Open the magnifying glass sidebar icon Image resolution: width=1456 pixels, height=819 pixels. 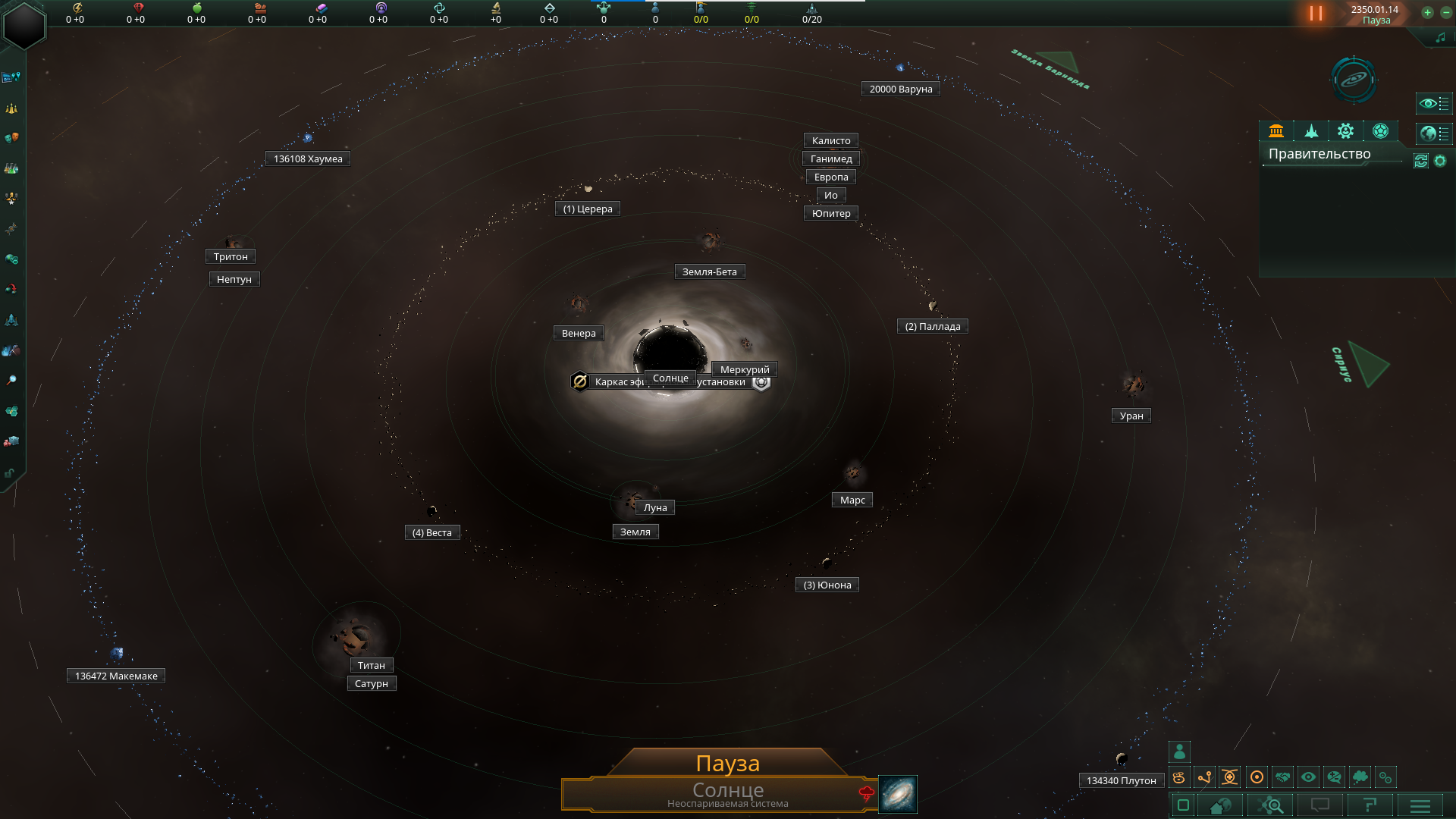pos(11,381)
